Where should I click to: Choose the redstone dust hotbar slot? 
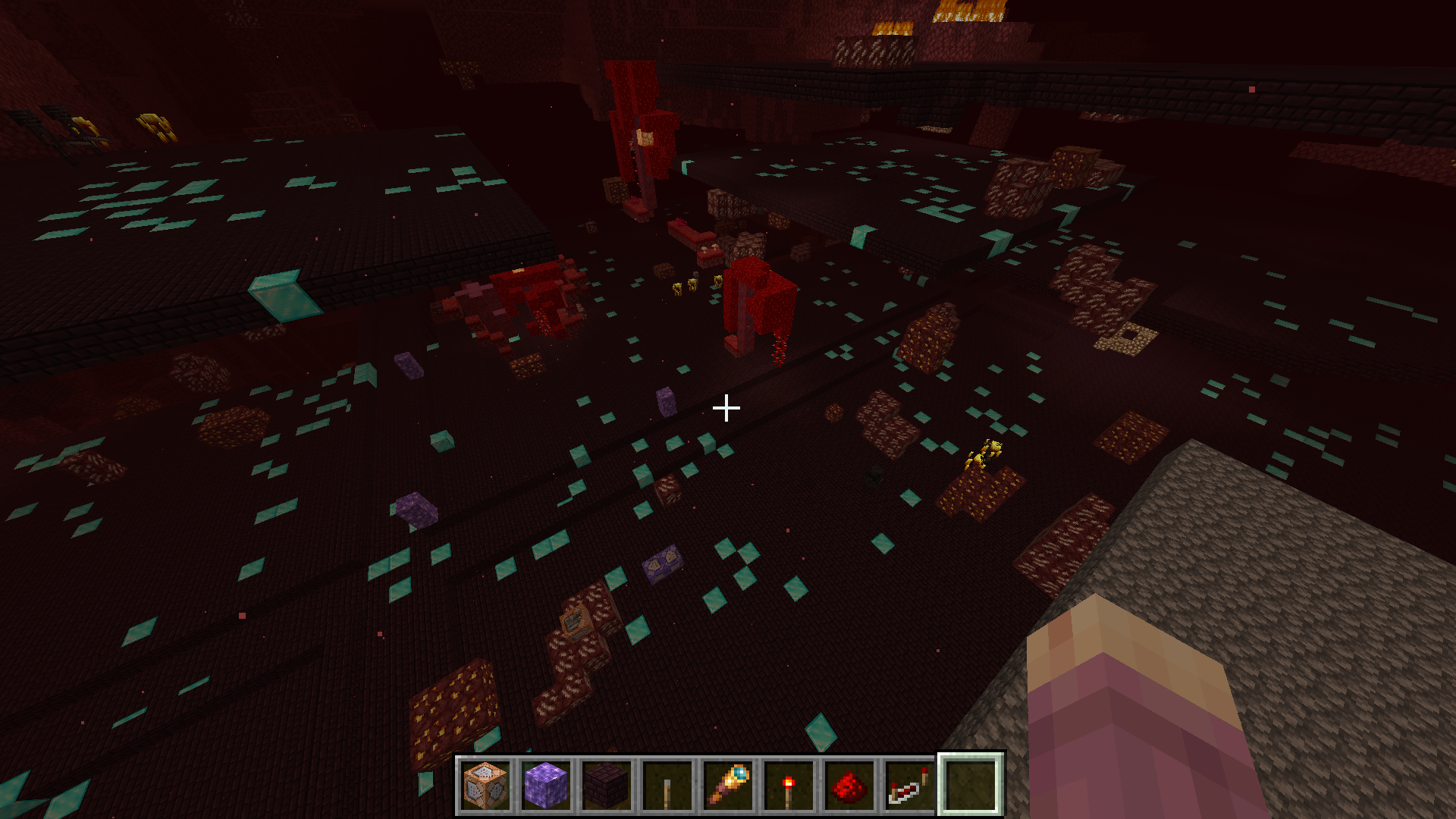(849, 785)
